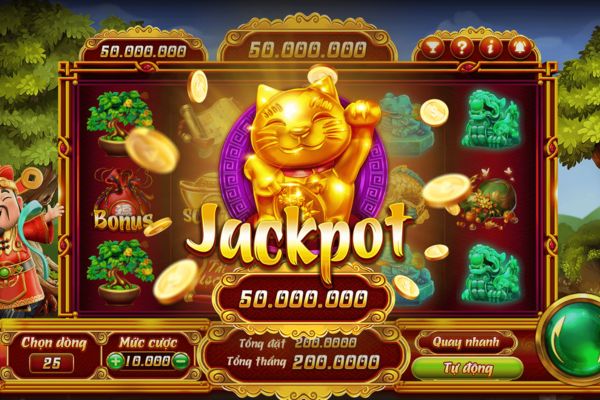The height and width of the screenshot is (400, 600).
Task: Increase the bet with the plus button
Action: click(116, 361)
